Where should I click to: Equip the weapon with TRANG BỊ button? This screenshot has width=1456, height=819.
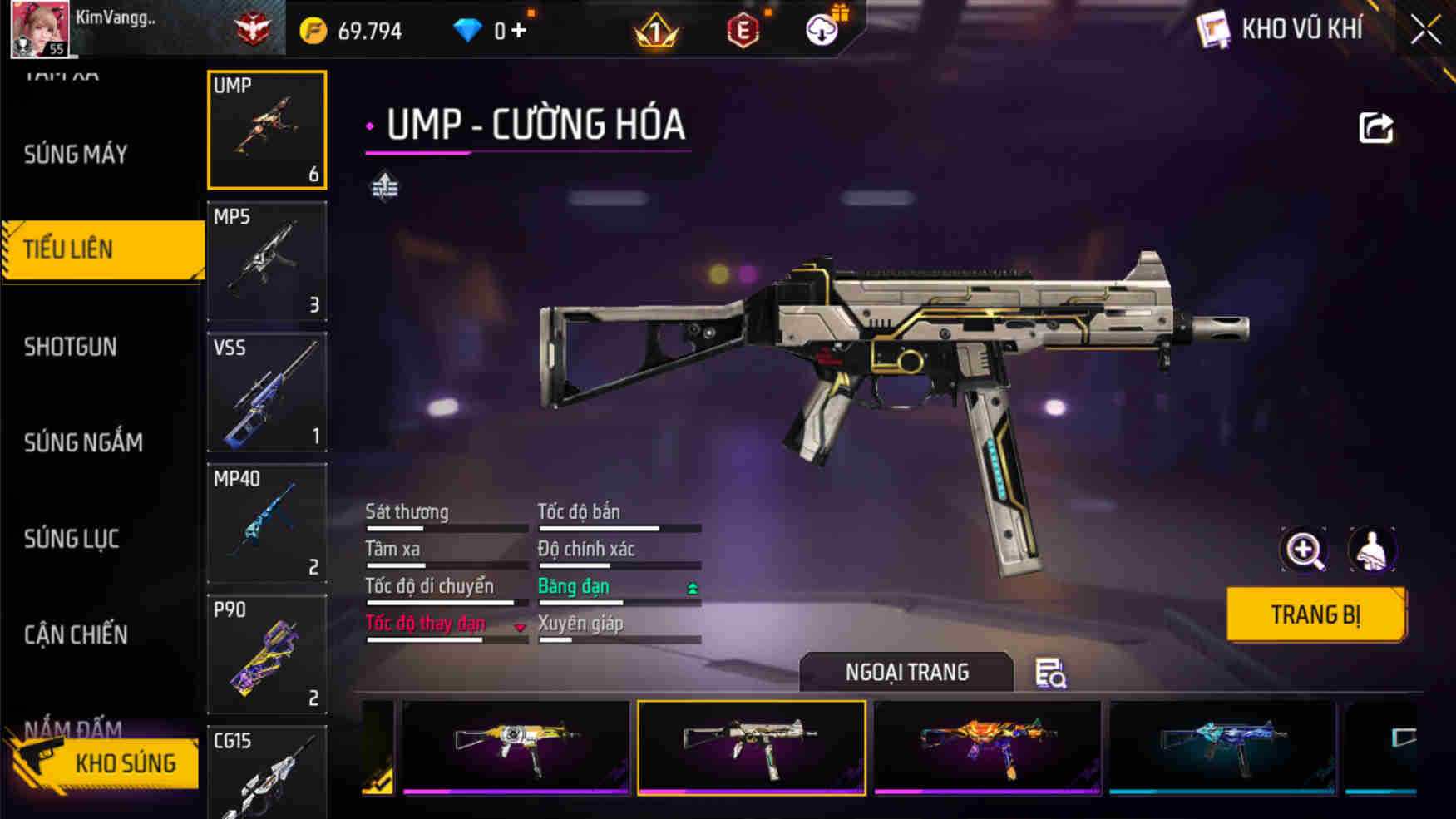[1315, 614]
